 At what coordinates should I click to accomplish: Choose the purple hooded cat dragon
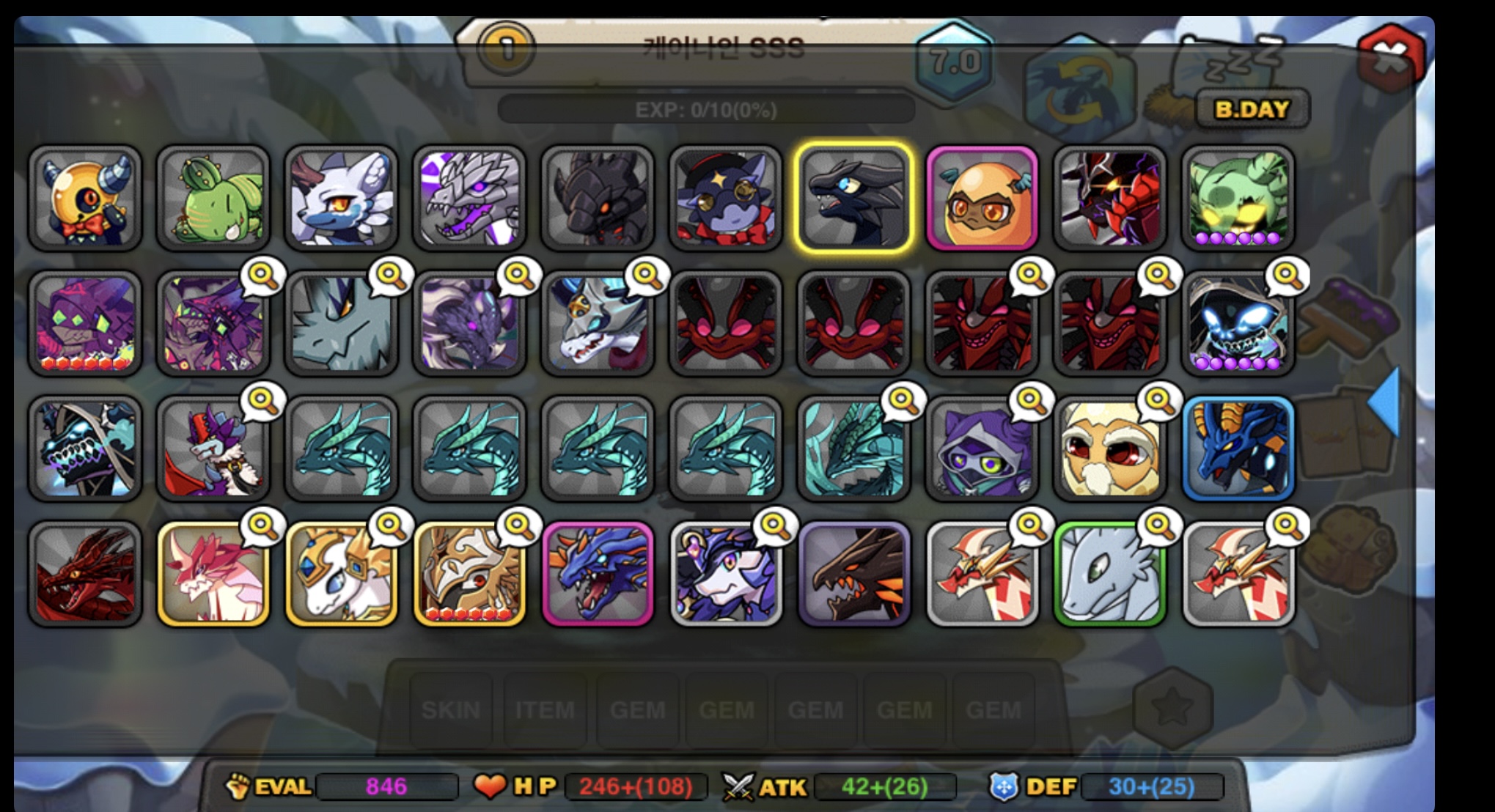coord(982,449)
